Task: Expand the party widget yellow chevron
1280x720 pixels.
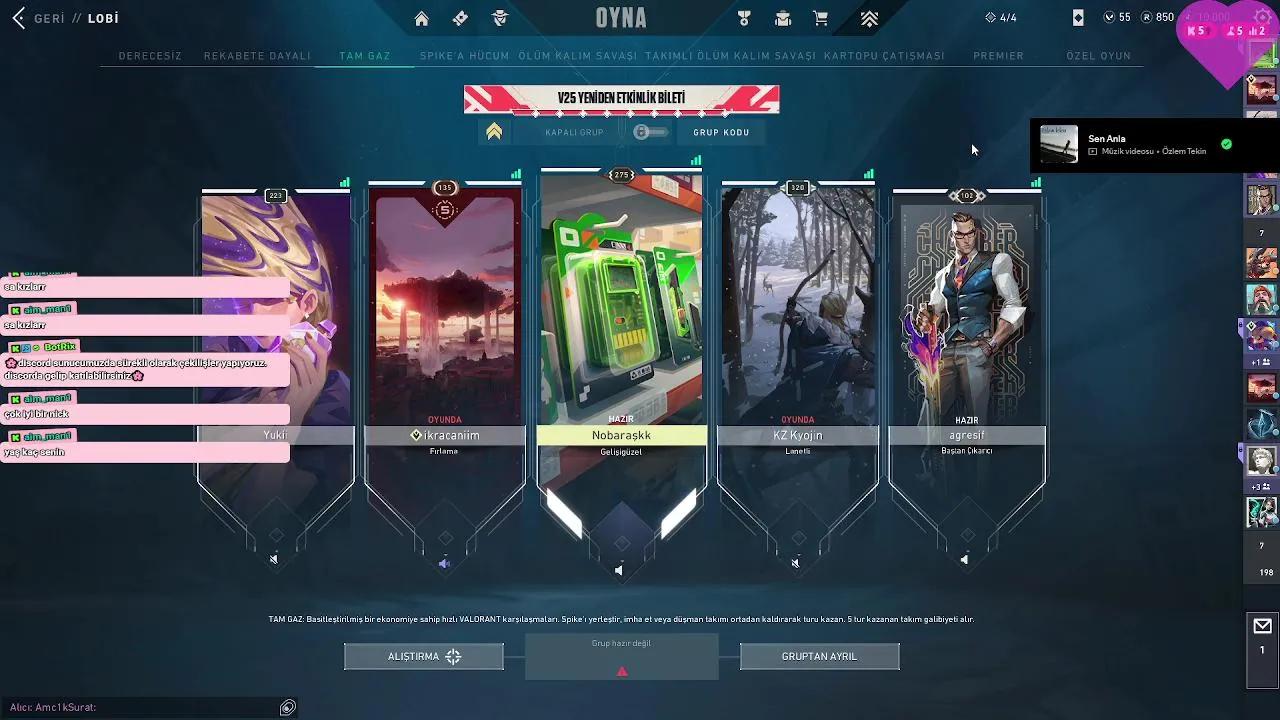Action: point(494,131)
